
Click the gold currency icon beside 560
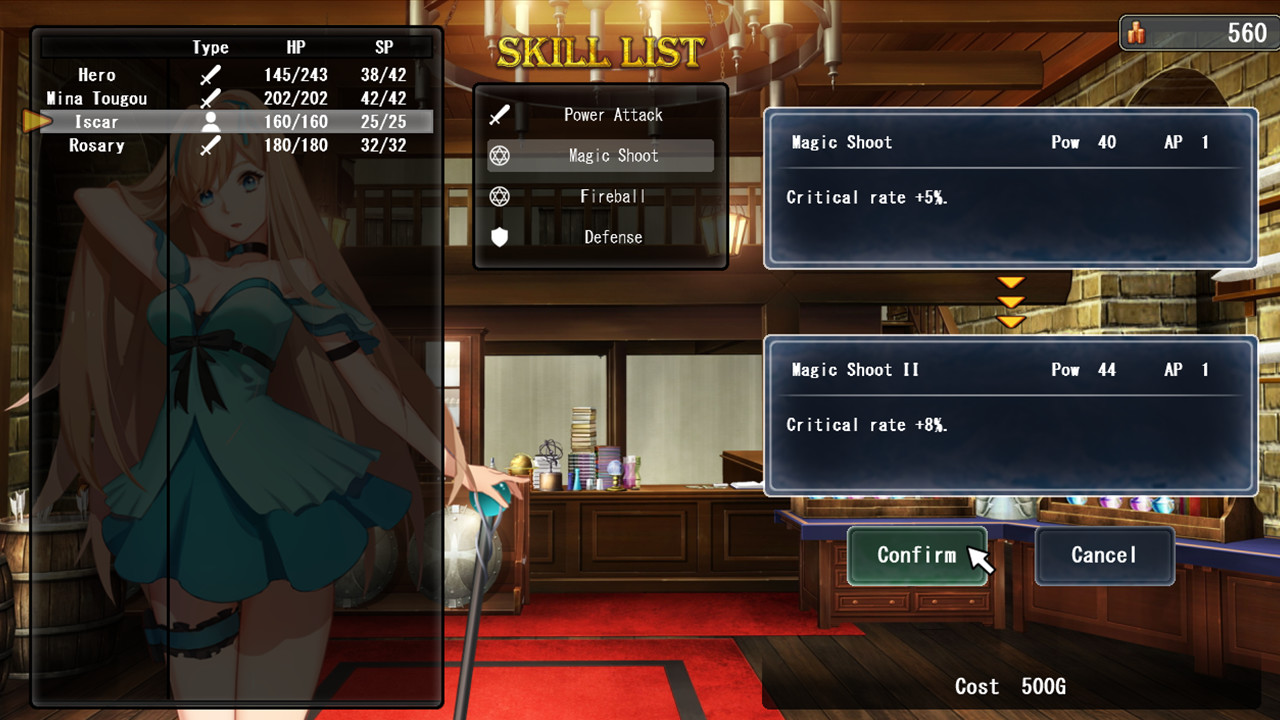pos(1139,32)
